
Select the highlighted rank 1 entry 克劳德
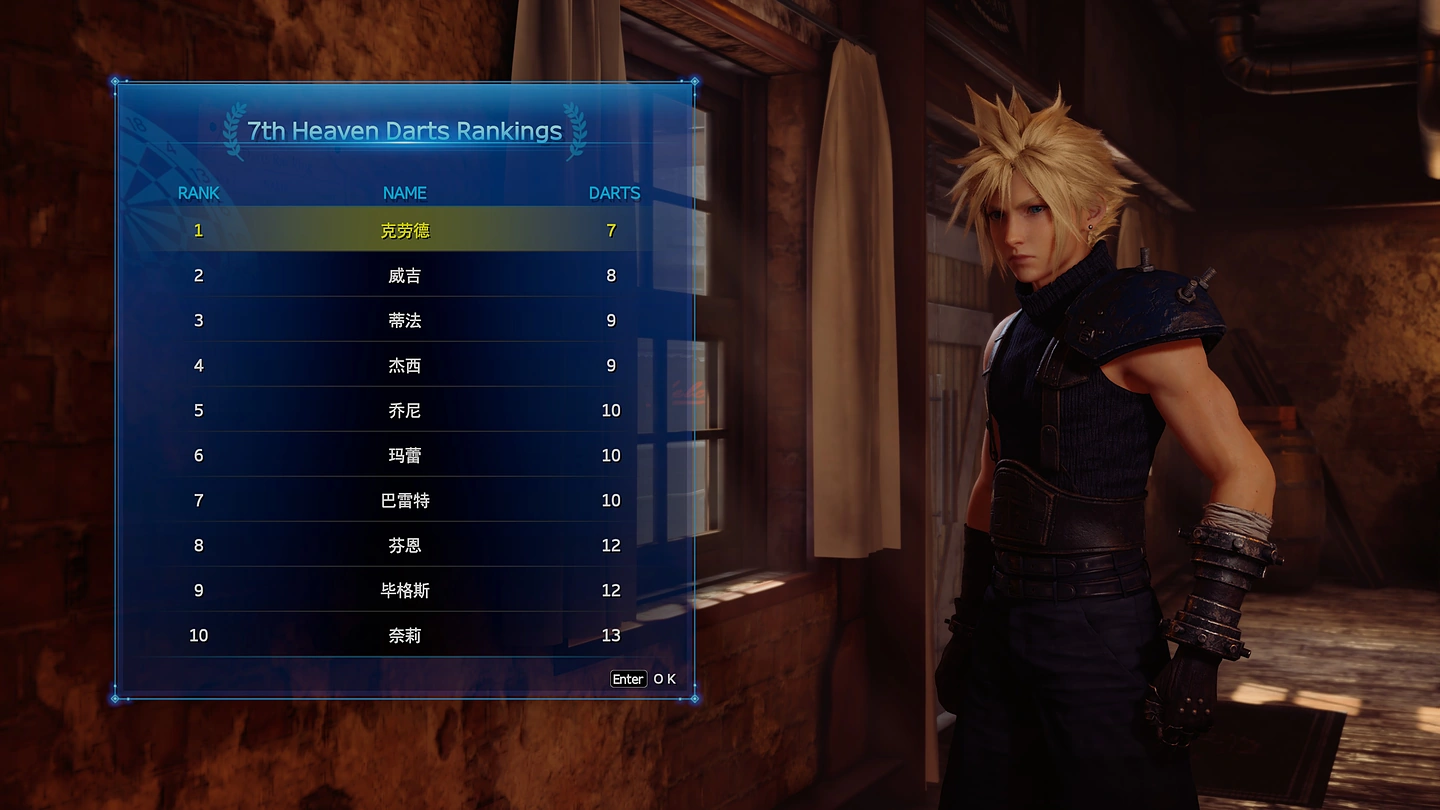coord(403,229)
